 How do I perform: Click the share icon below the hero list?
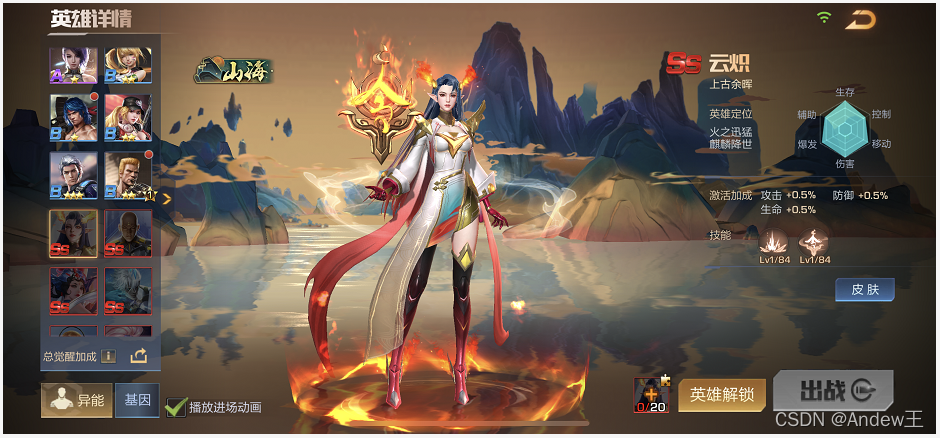pos(138,355)
